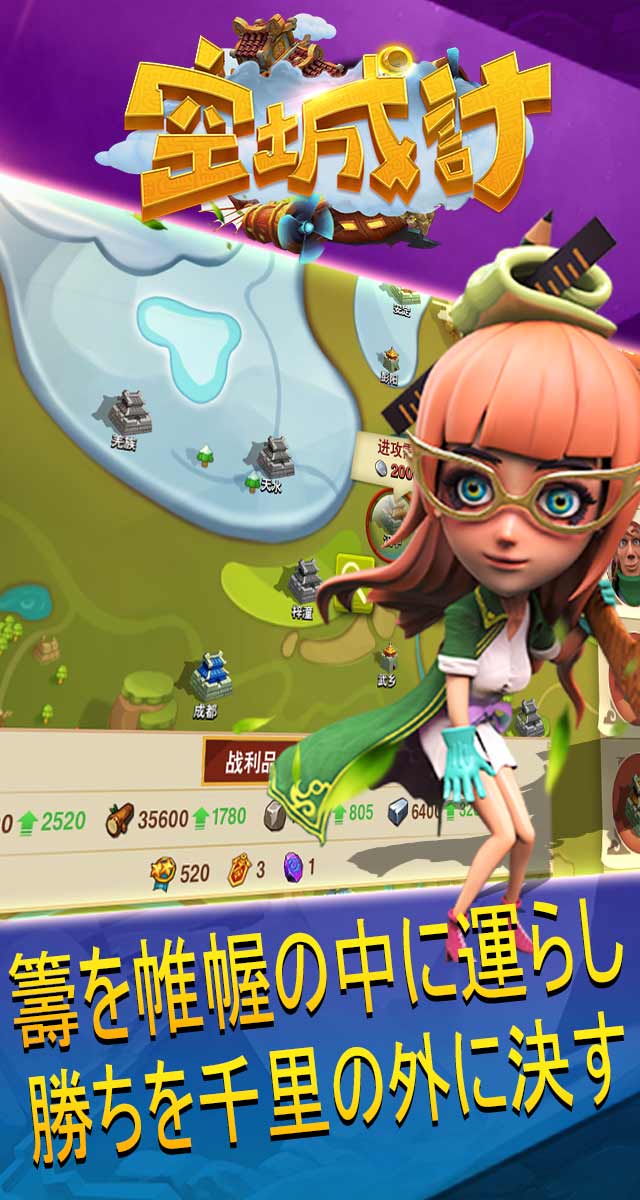Choose the gray Zitong (梓潼) castle
Viewport: 640px width, 1200px height.
pyautogui.click(x=304, y=581)
